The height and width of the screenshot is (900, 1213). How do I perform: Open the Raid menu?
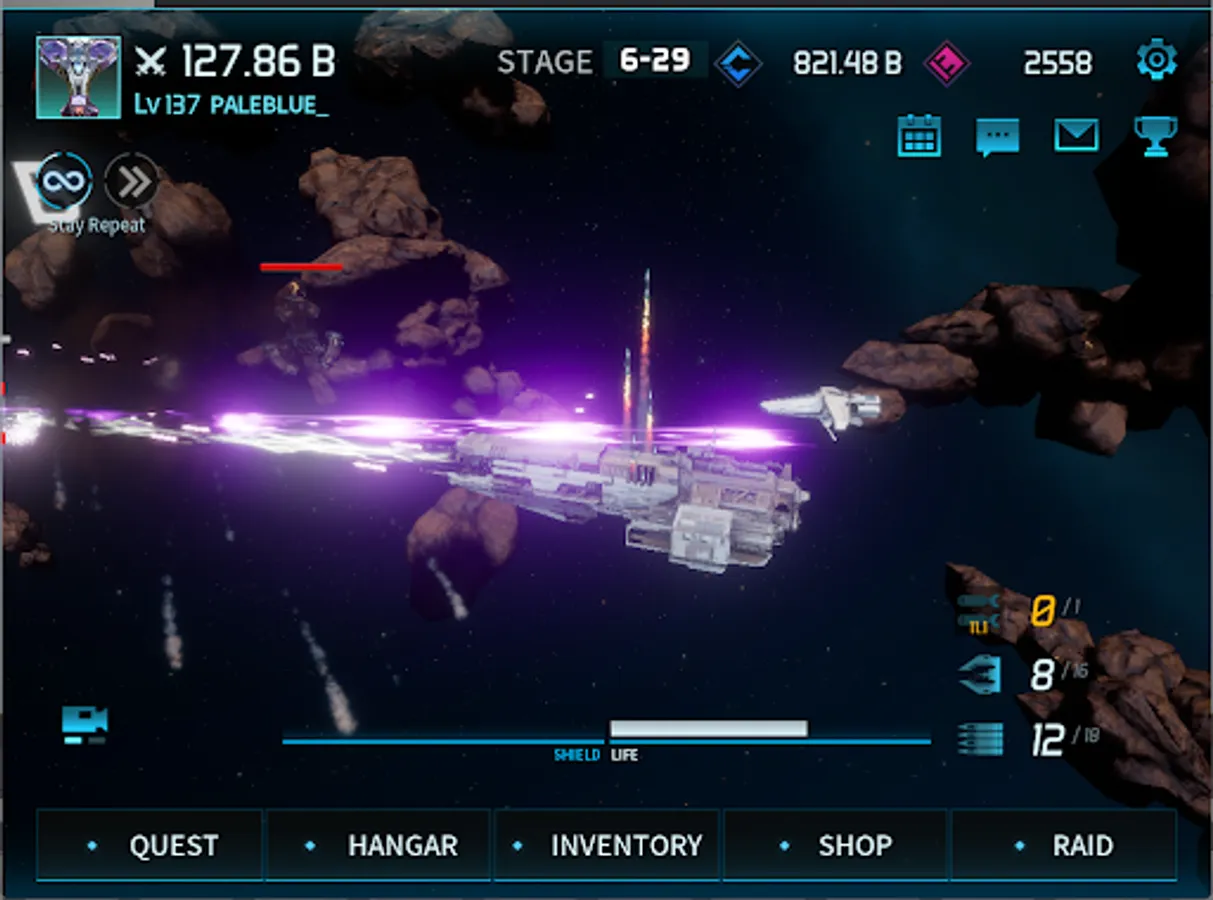coord(1063,846)
